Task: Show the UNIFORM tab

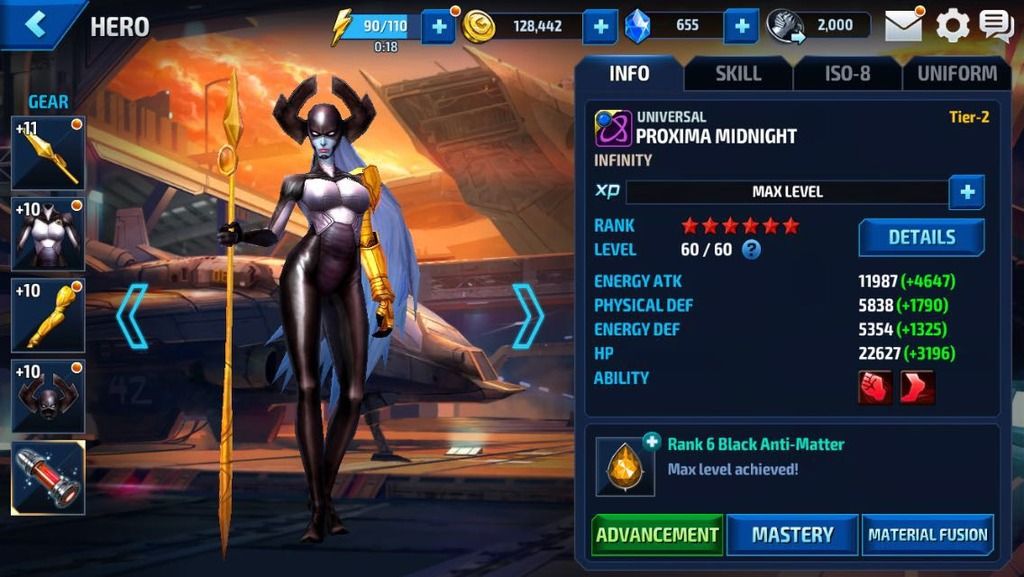Action: 957,73
